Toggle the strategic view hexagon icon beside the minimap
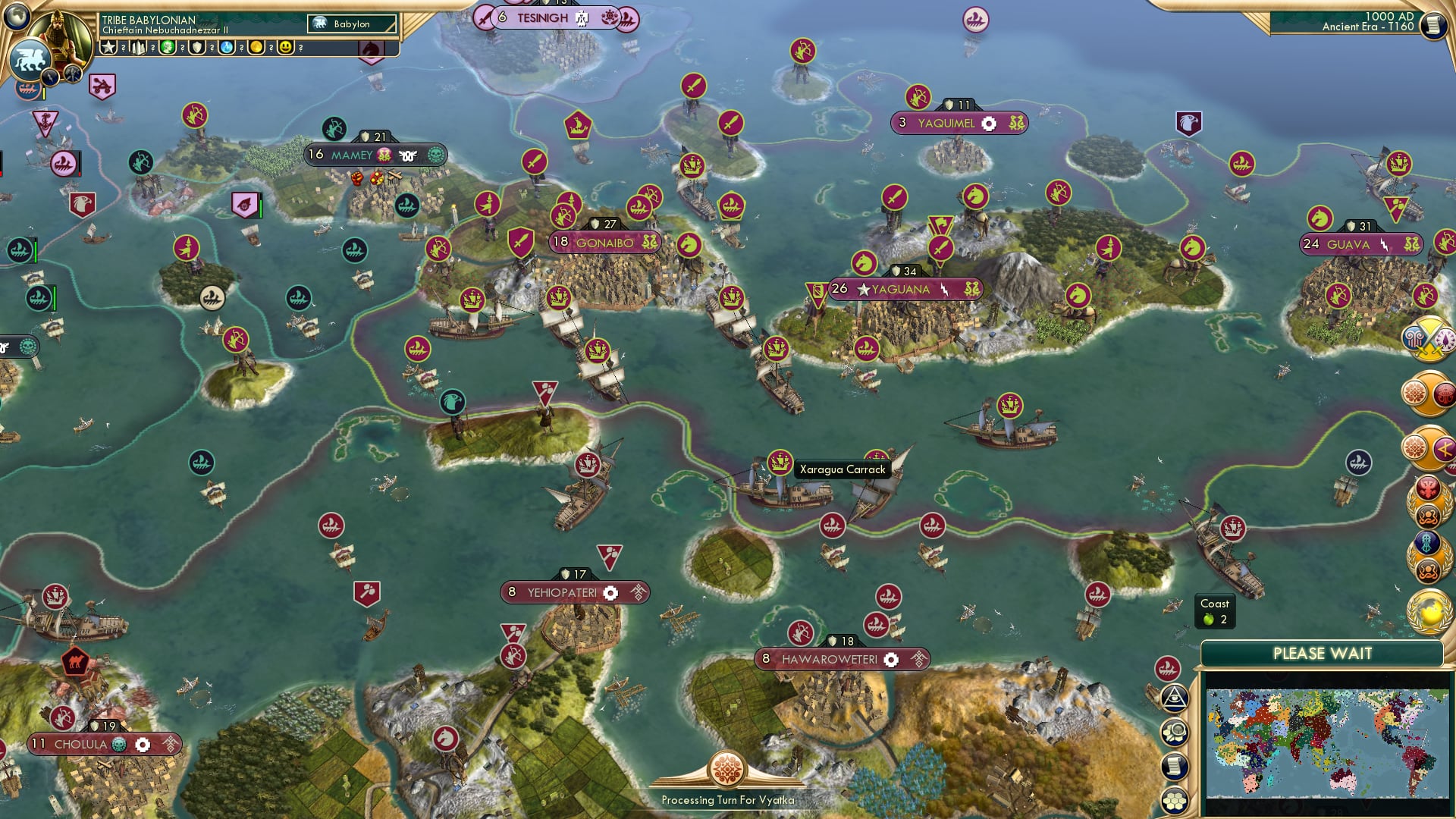This screenshot has width=1456, height=819. pos(1175,800)
